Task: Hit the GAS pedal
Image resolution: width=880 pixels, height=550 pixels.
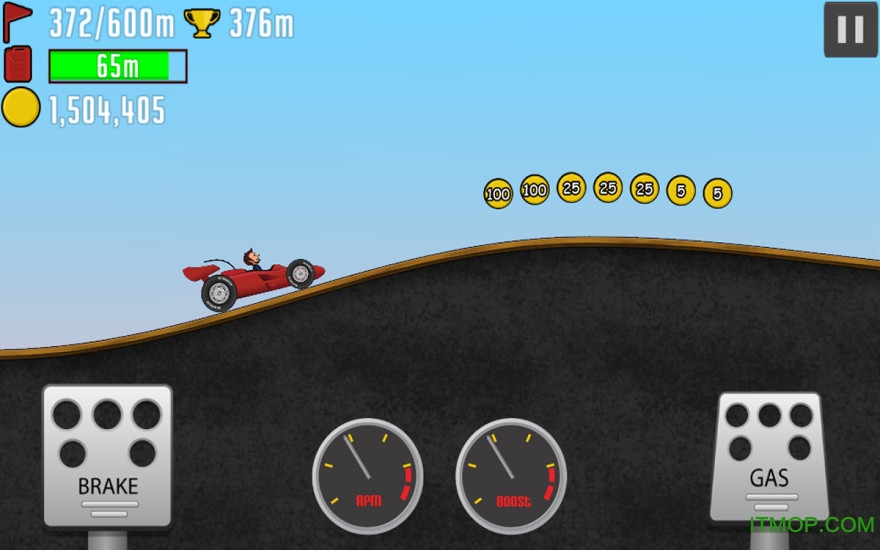Action: click(770, 456)
